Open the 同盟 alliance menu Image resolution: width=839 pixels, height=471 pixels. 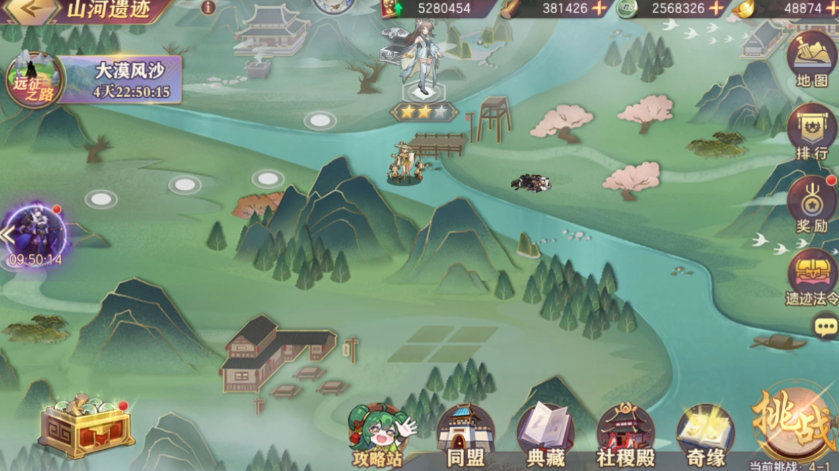(464, 436)
